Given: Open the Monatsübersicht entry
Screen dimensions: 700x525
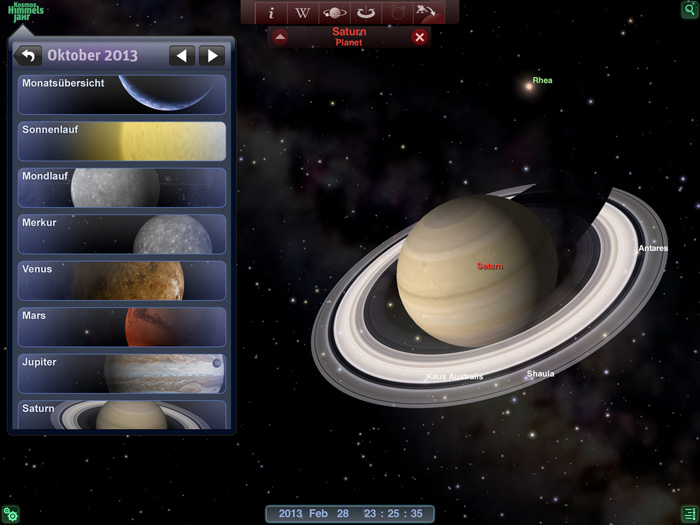Looking at the screenshot, I should 122,94.
